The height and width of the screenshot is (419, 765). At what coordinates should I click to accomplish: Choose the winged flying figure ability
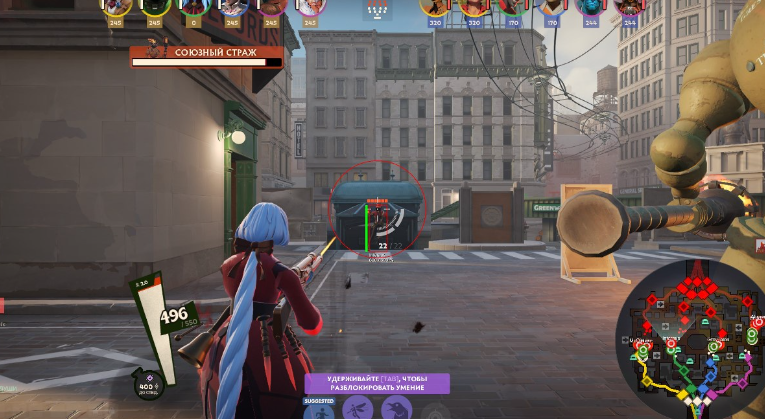point(357,409)
